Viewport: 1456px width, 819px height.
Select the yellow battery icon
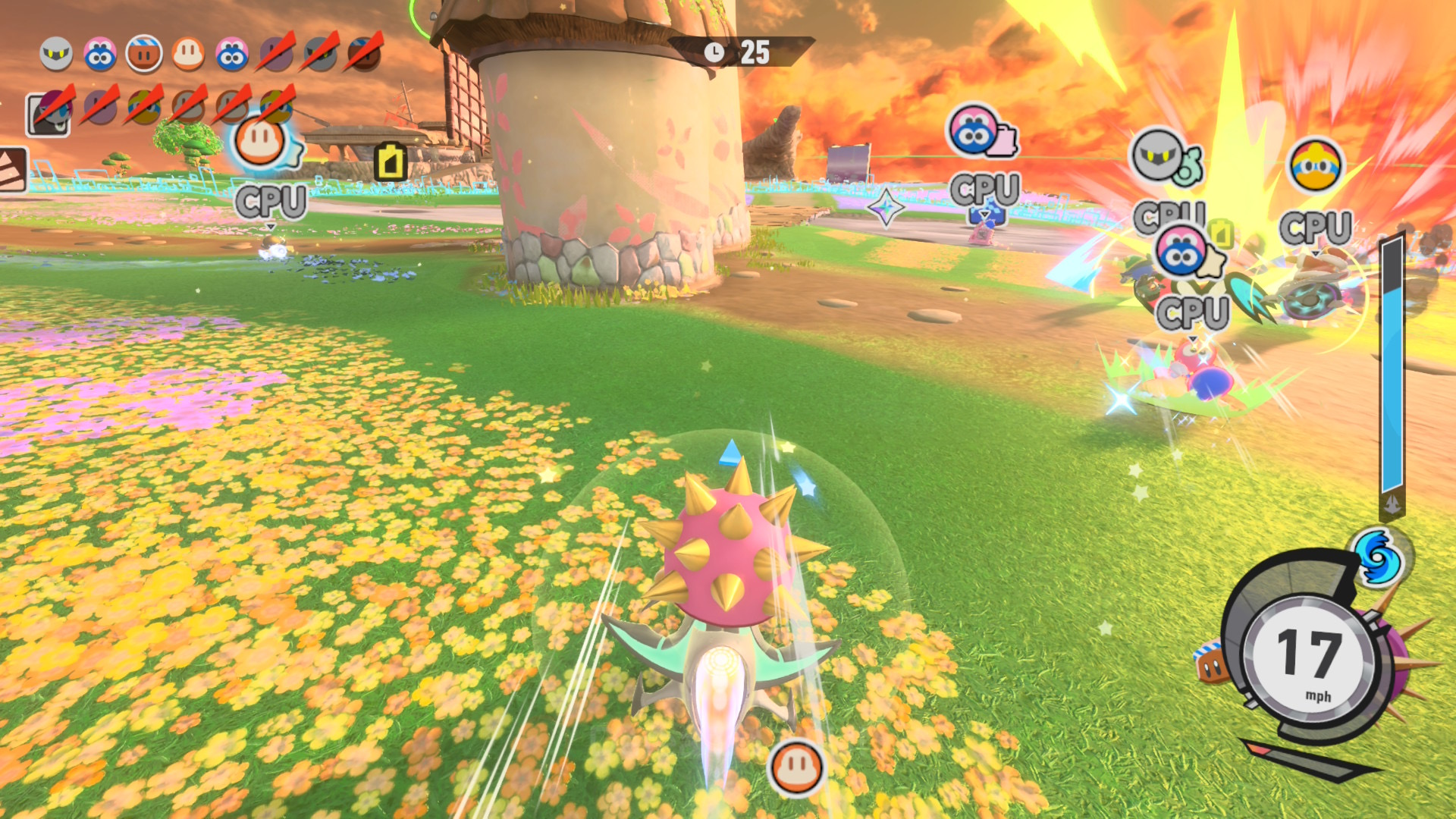(x=391, y=162)
